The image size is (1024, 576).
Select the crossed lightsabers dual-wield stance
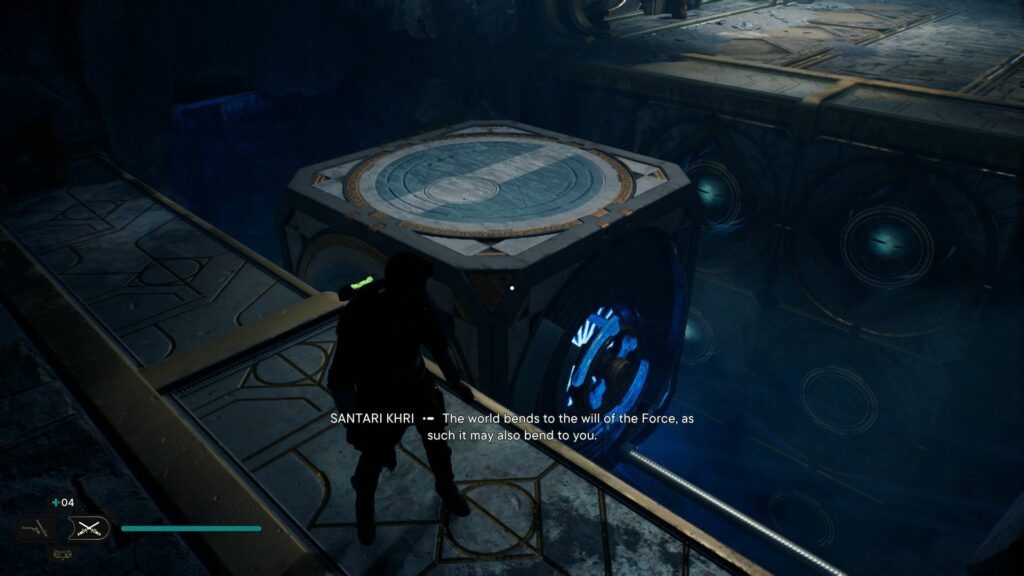click(87, 529)
